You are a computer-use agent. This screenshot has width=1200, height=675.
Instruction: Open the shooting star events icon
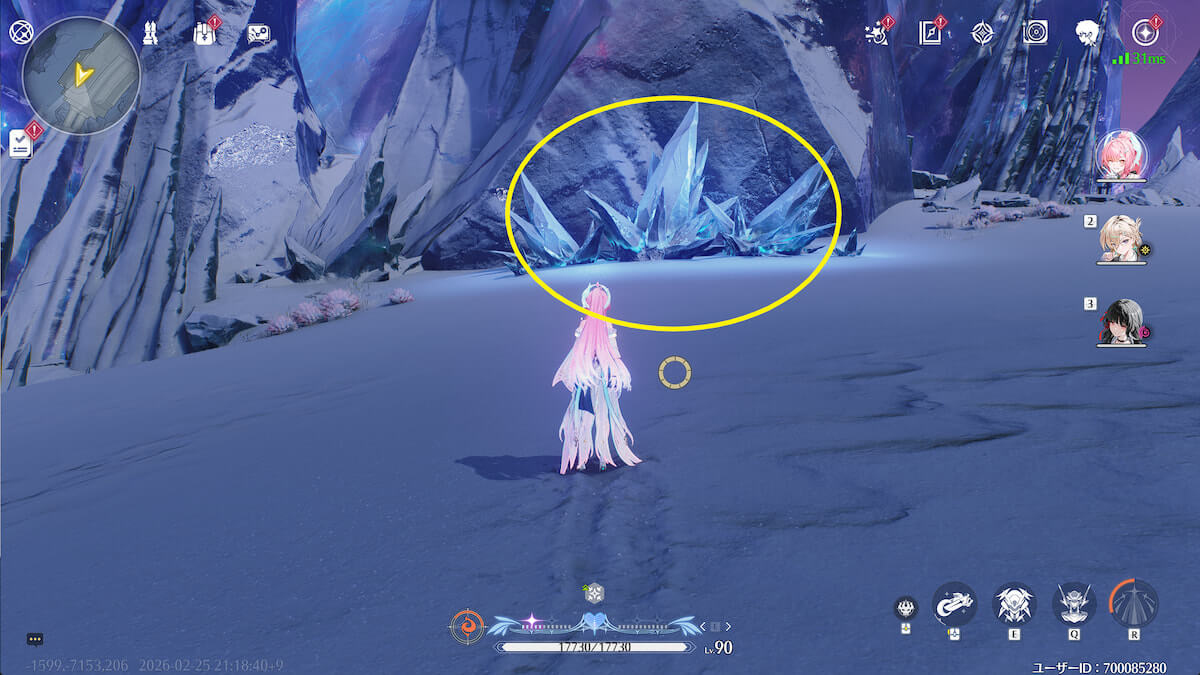click(878, 33)
